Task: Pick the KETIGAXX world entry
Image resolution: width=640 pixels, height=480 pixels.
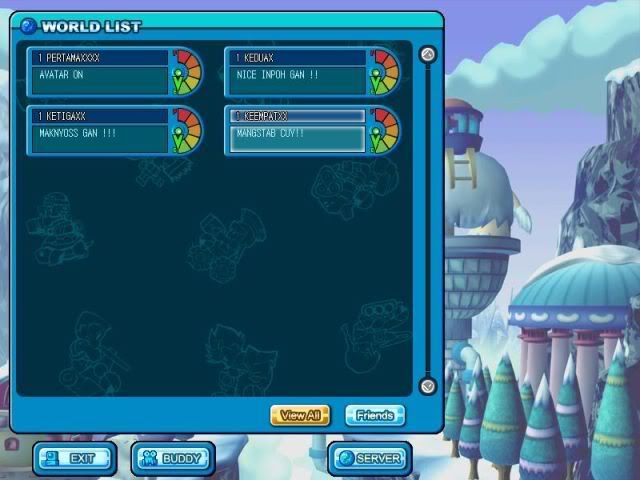Action: (x=100, y=131)
